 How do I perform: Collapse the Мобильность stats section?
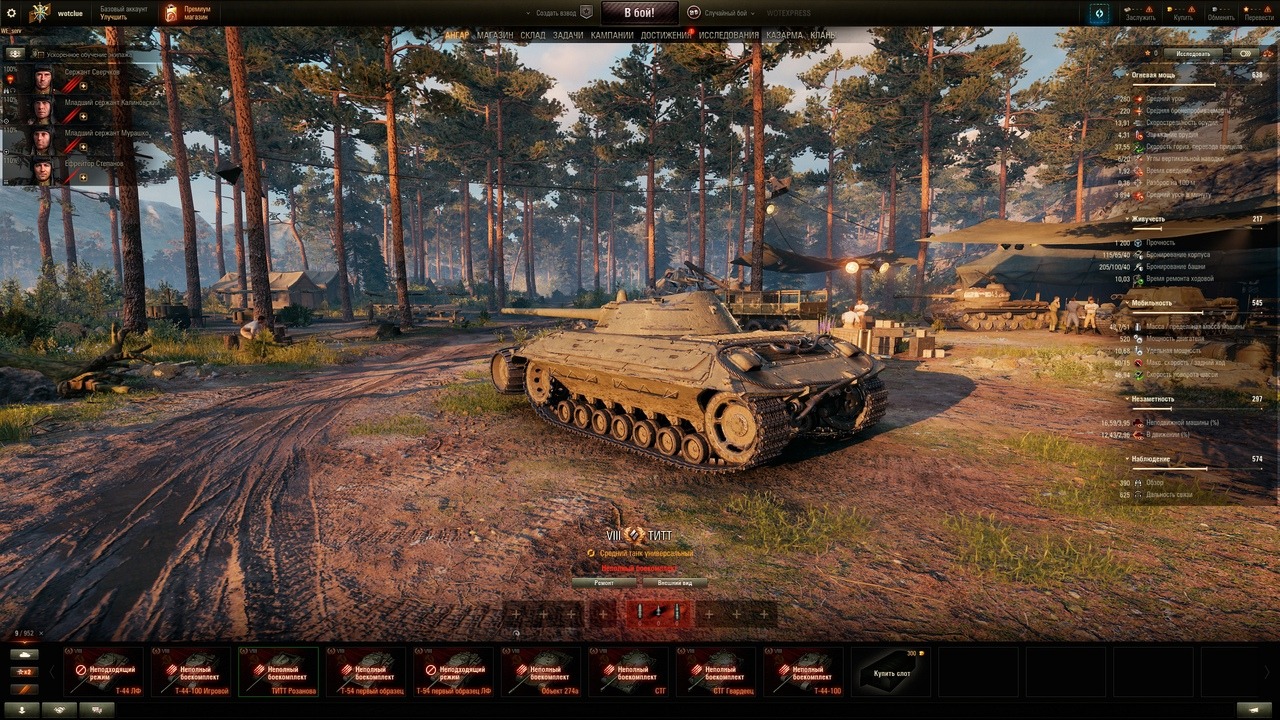tap(1128, 303)
